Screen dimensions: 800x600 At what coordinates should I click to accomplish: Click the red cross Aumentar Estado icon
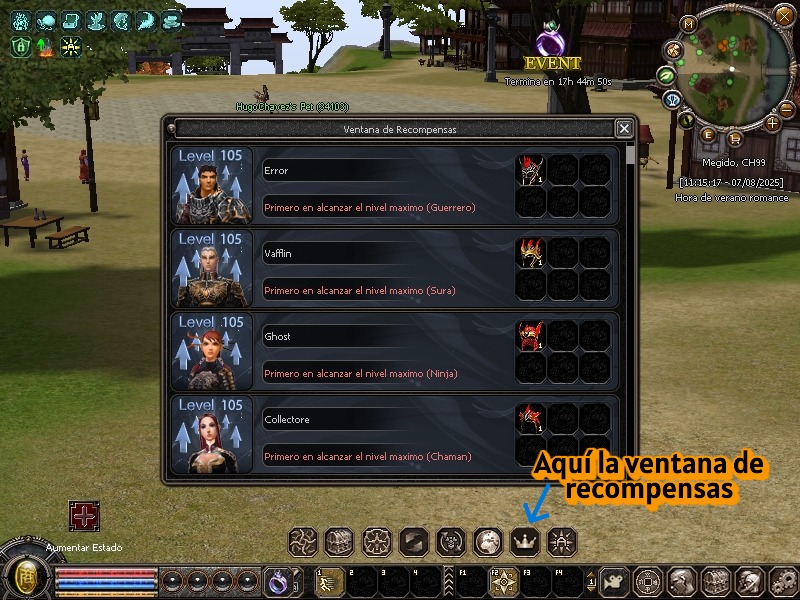pos(83,516)
